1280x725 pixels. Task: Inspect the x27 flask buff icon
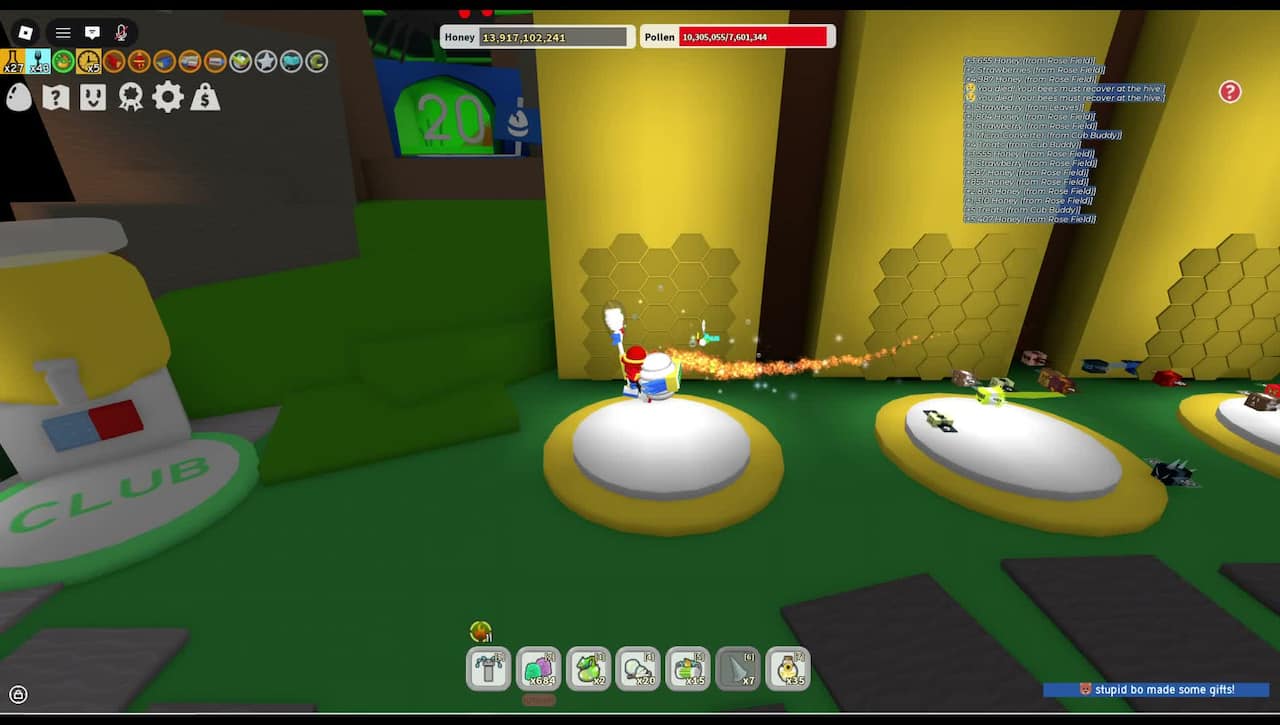(x=13, y=60)
